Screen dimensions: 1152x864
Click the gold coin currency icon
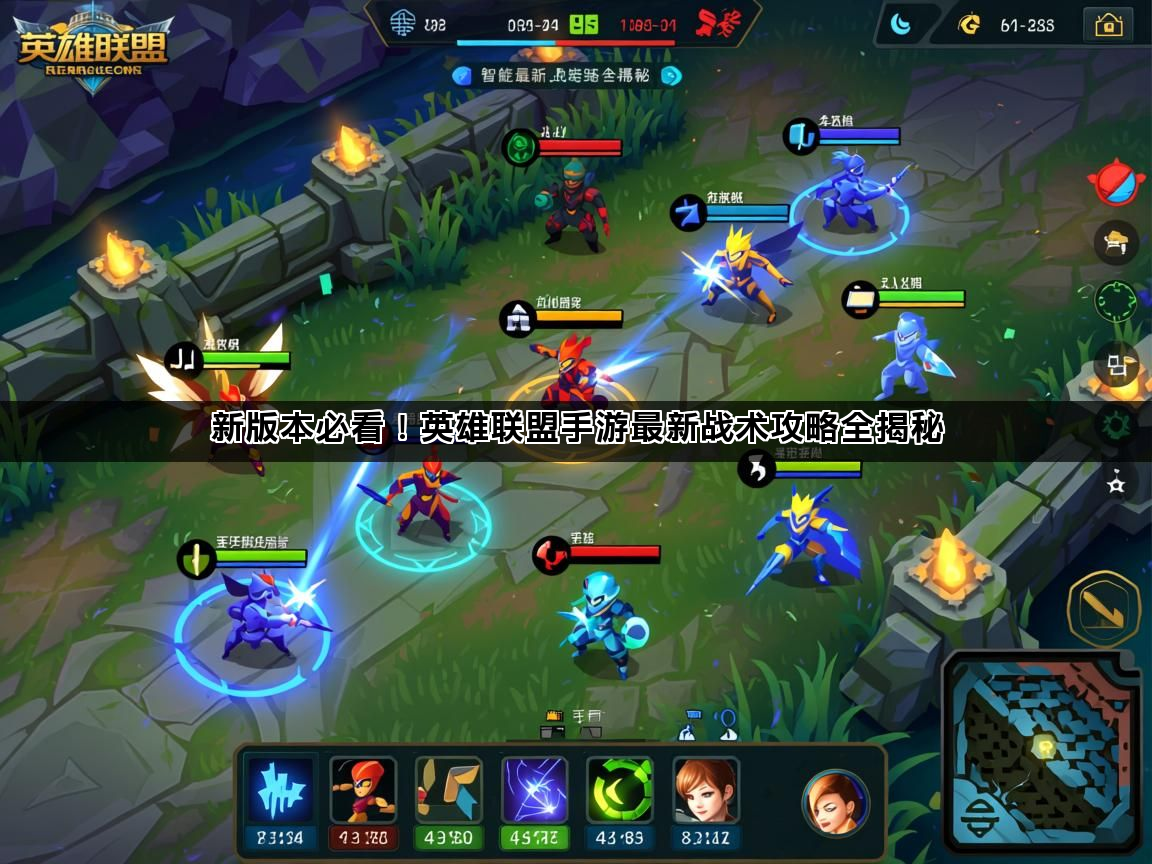point(968,25)
